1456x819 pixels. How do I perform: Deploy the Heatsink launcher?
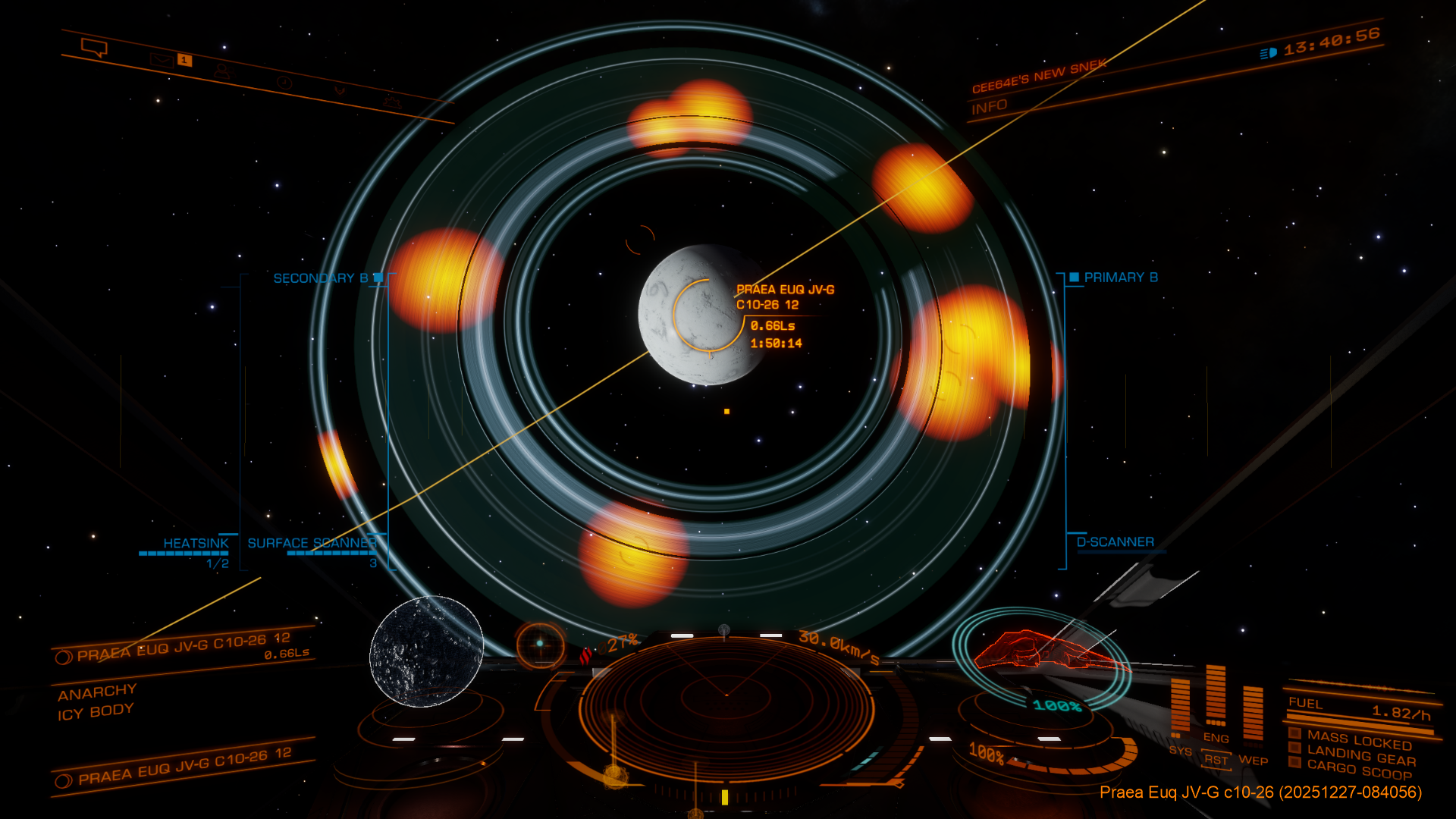(x=196, y=544)
